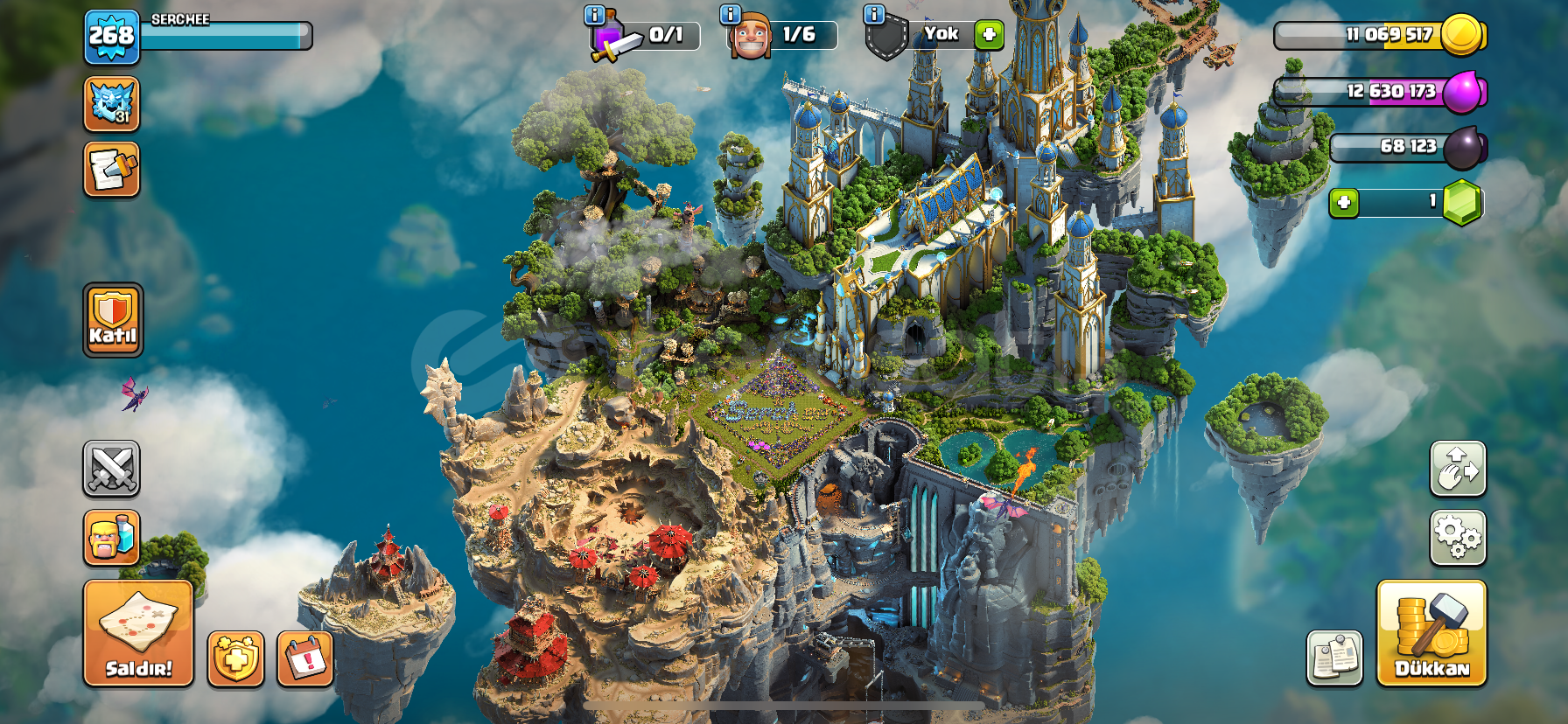Viewport: 1568px width, 724px height.
Task: Open the settings gears button
Action: click(1457, 537)
